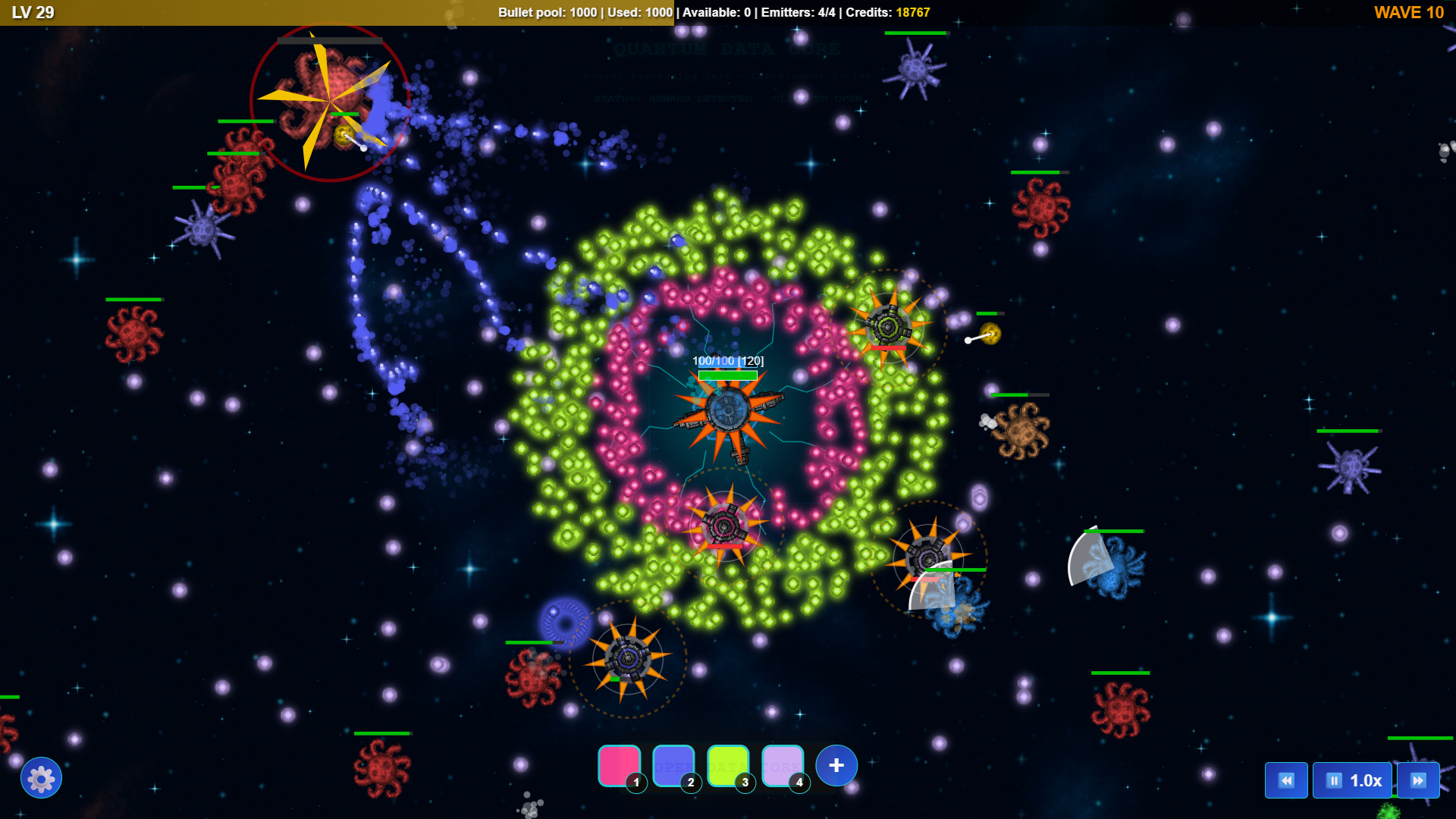The height and width of the screenshot is (819, 1456).
Task: Click the WAVE 10 indicator
Action: [x=1409, y=12]
